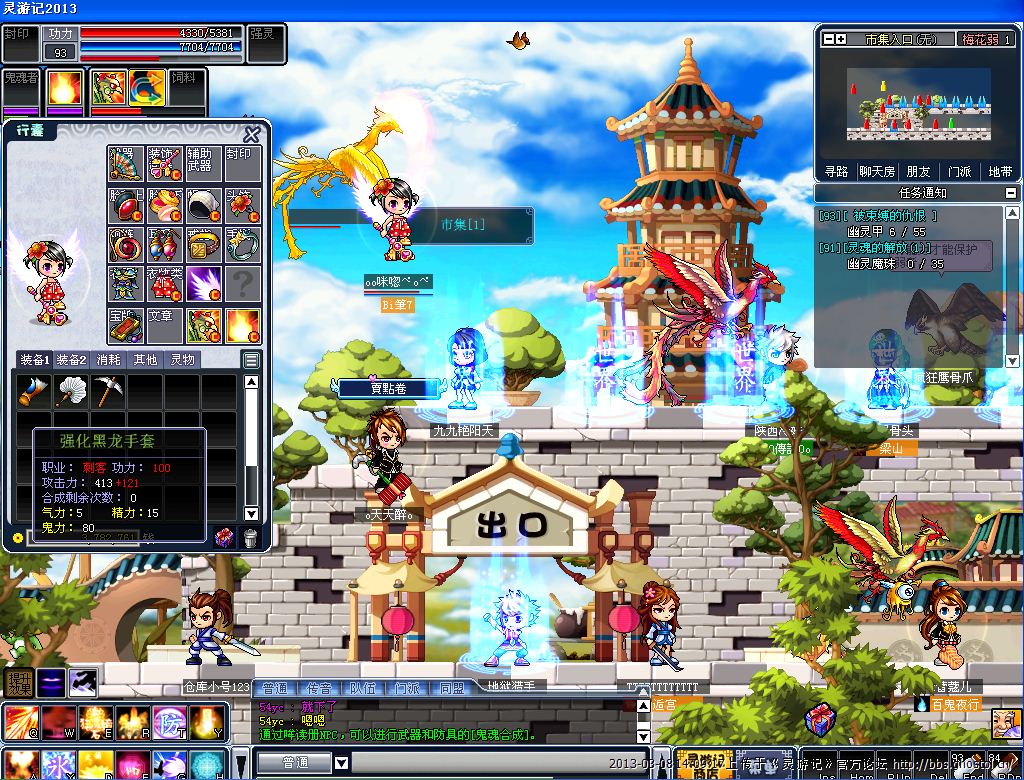This screenshot has height=780, width=1024.
Task: Switch to the 灵物 tab
Action: pos(183,360)
